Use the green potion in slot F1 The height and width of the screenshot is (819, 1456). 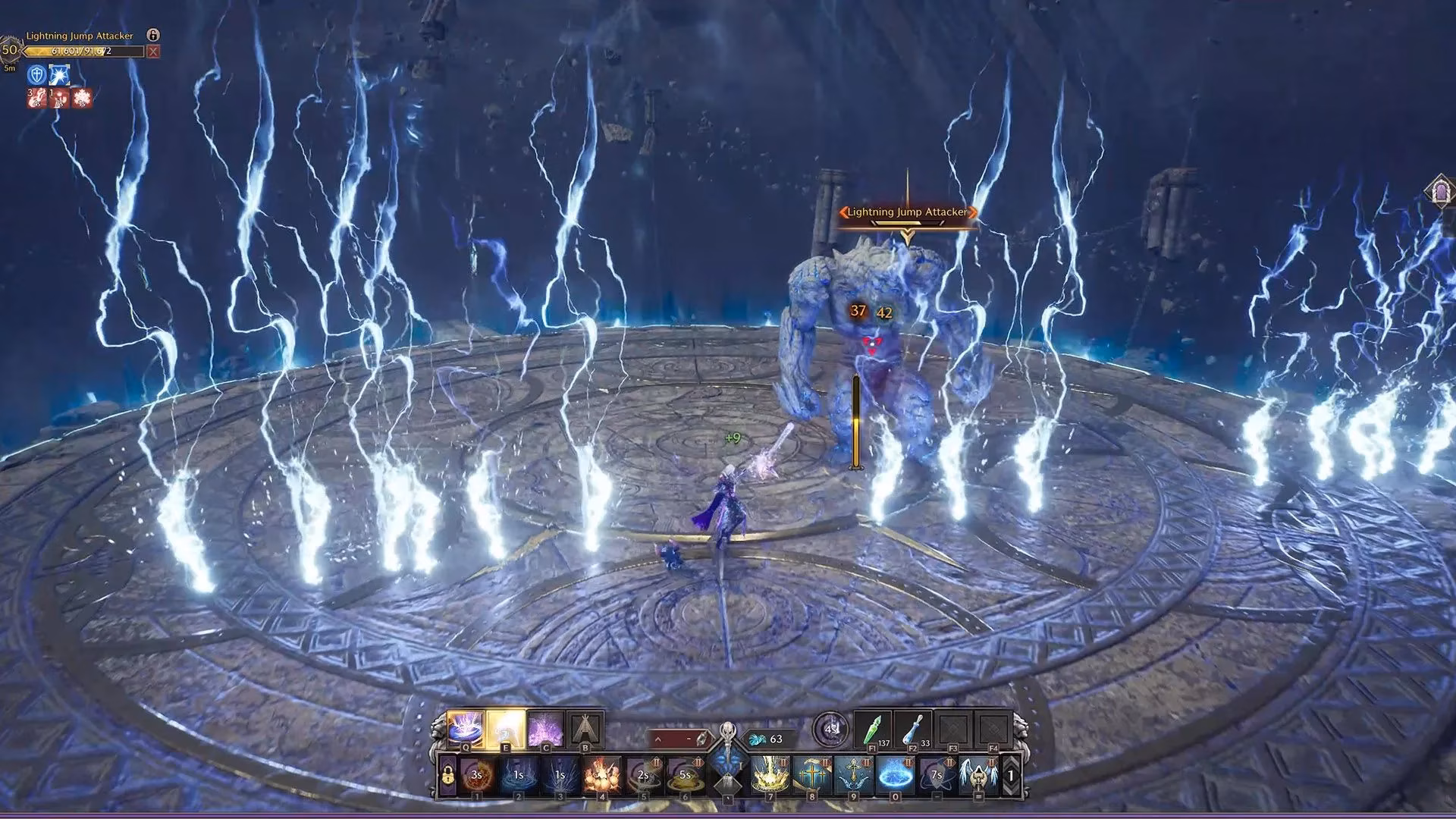point(874,728)
